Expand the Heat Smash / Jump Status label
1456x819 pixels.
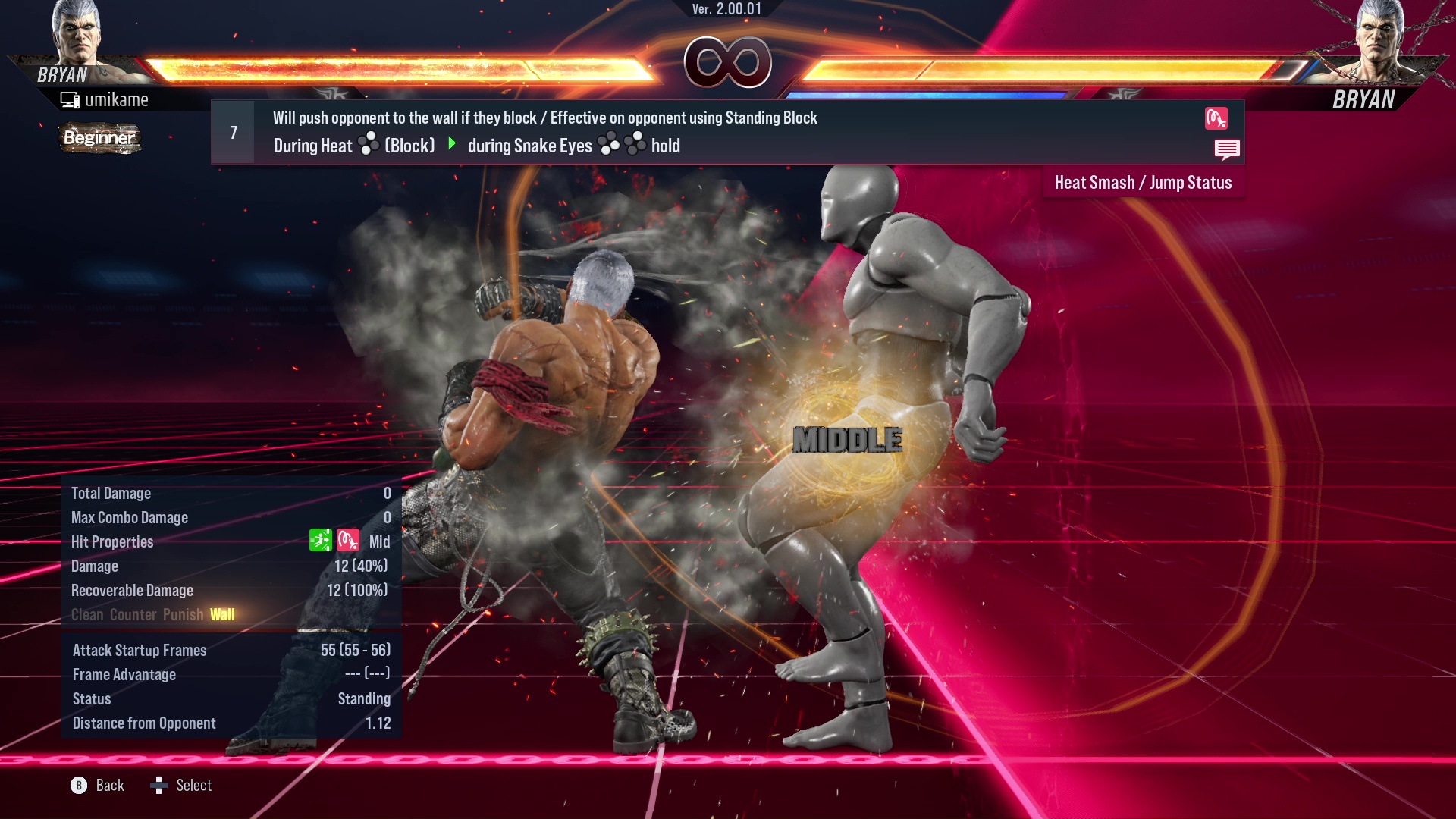click(1143, 182)
